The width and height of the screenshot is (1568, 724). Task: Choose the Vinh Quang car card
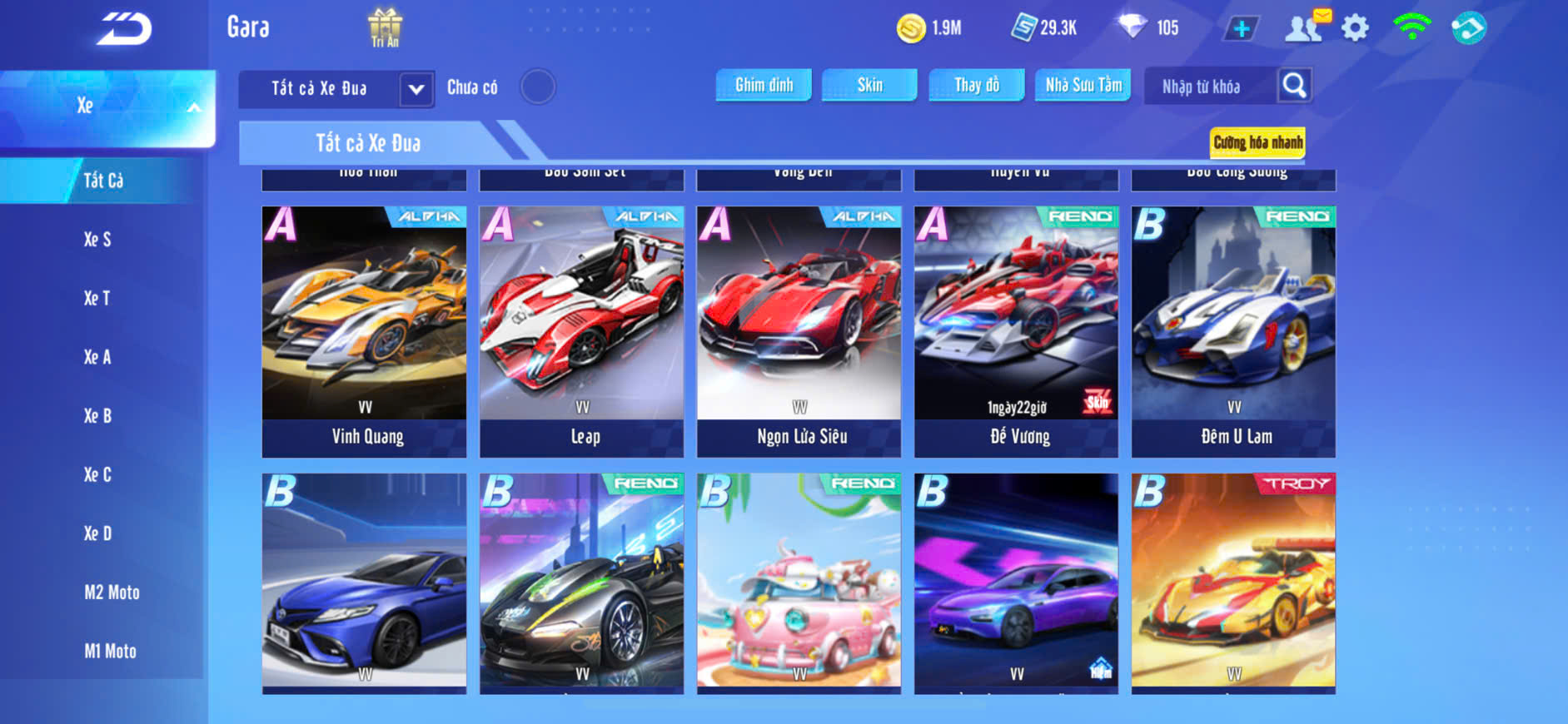click(x=365, y=331)
